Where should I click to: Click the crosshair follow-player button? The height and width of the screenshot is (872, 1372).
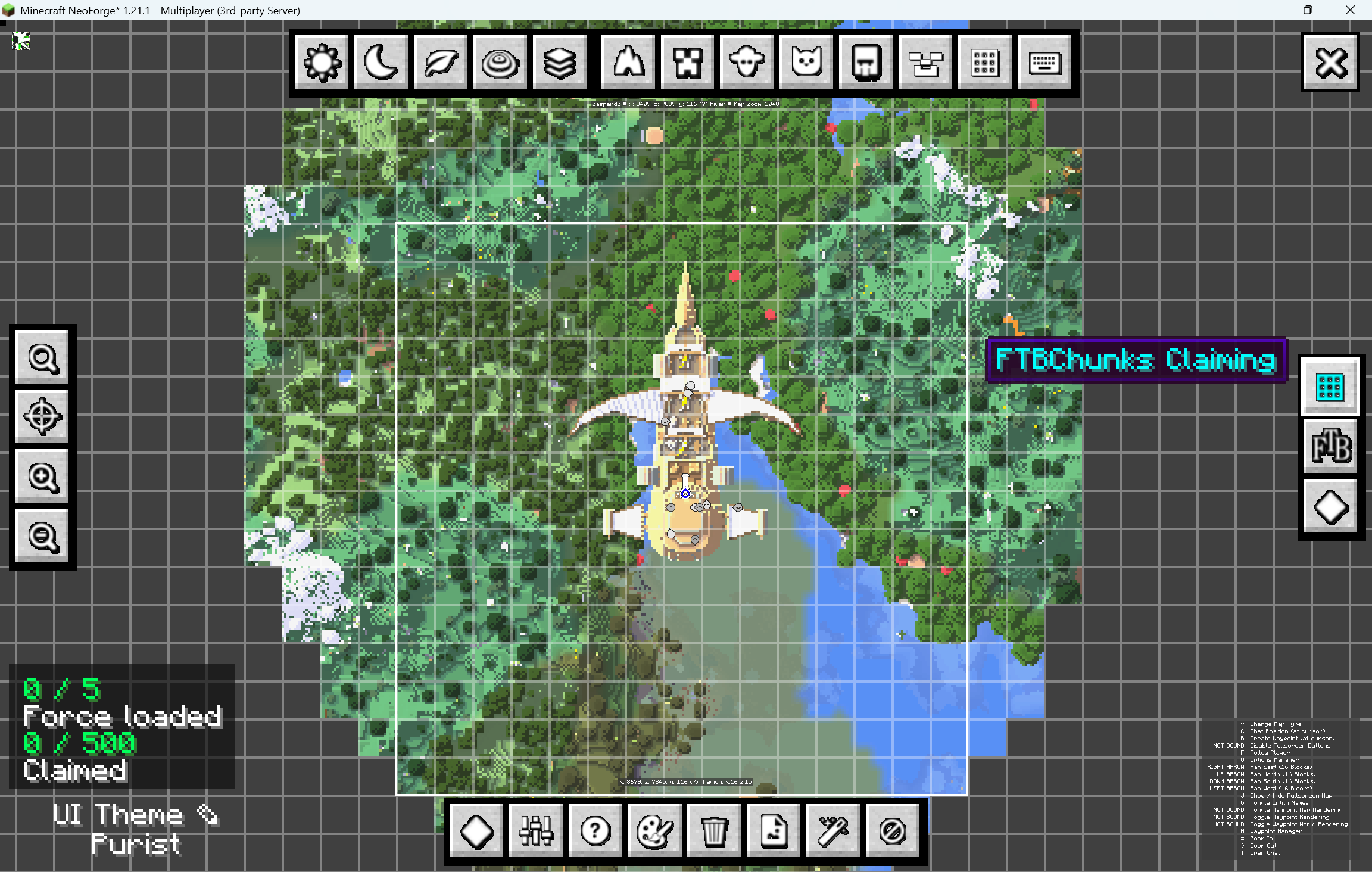tap(42, 417)
